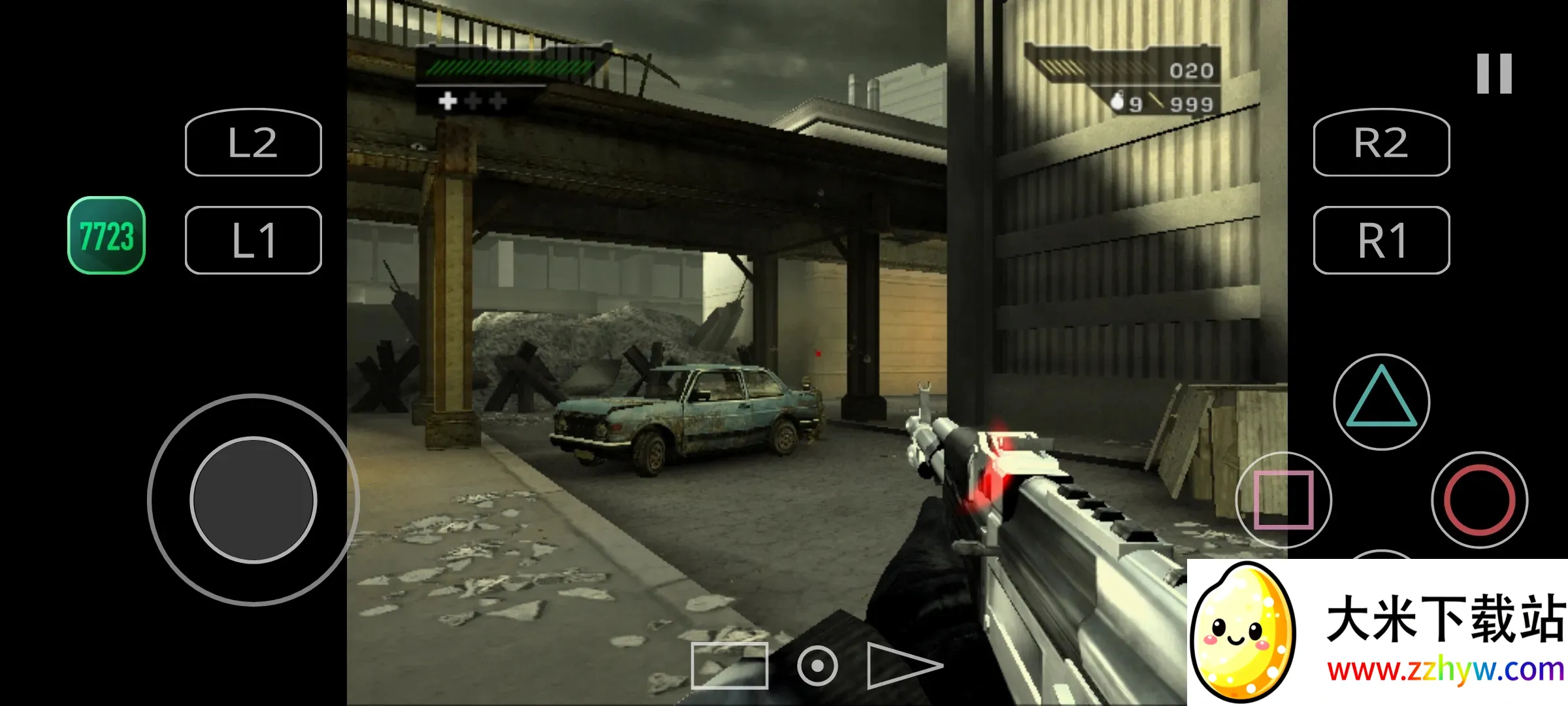Touch the virtual analog stick knob
Screen dimensions: 1568x706
(x=253, y=499)
